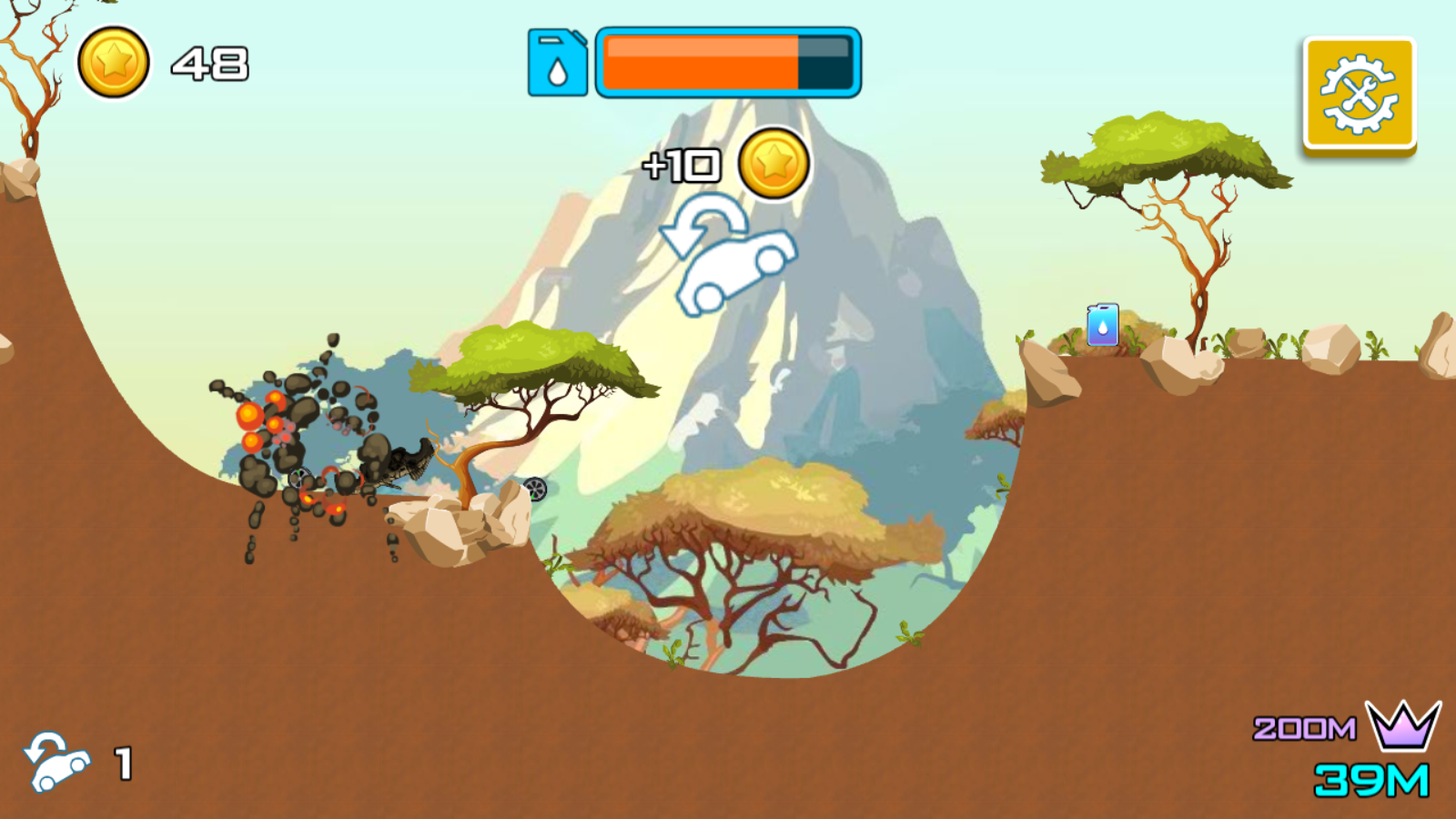The image size is (1456, 819).
Task: Open the yellow gear-and-wrench settings button
Action: pyautogui.click(x=1360, y=94)
